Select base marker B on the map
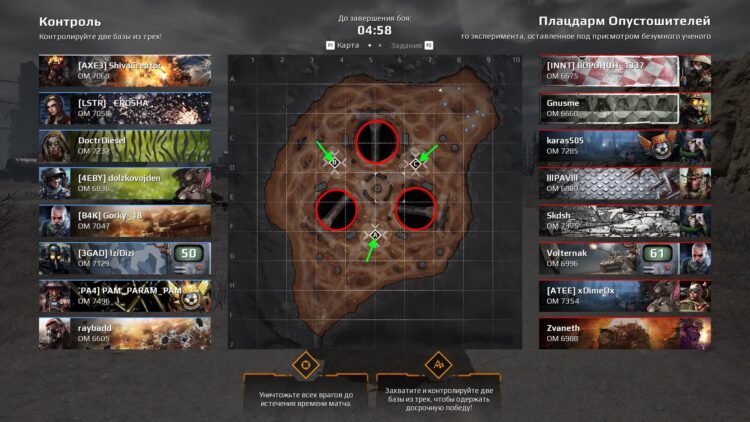 (335, 162)
